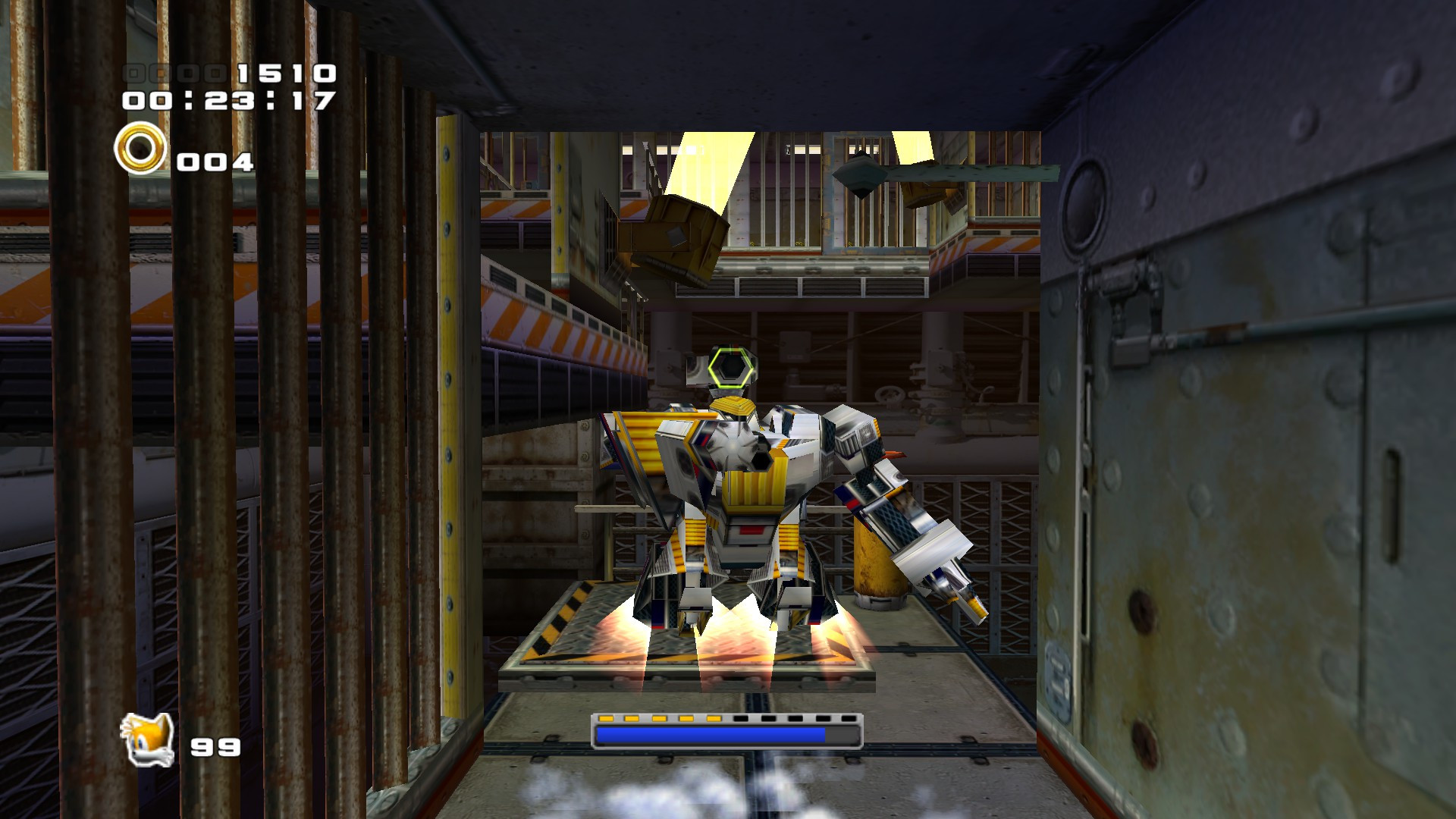Click the score boxes icon row
The height and width of the screenshot is (819, 1456).
pyautogui.click(x=176, y=72)
